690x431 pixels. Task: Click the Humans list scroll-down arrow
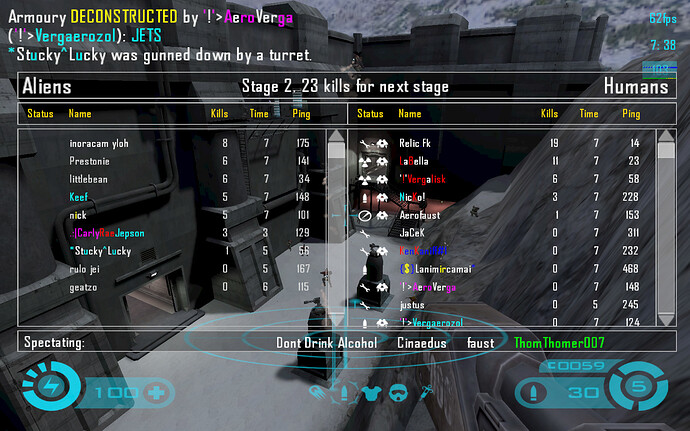click(x=666, y=318)
